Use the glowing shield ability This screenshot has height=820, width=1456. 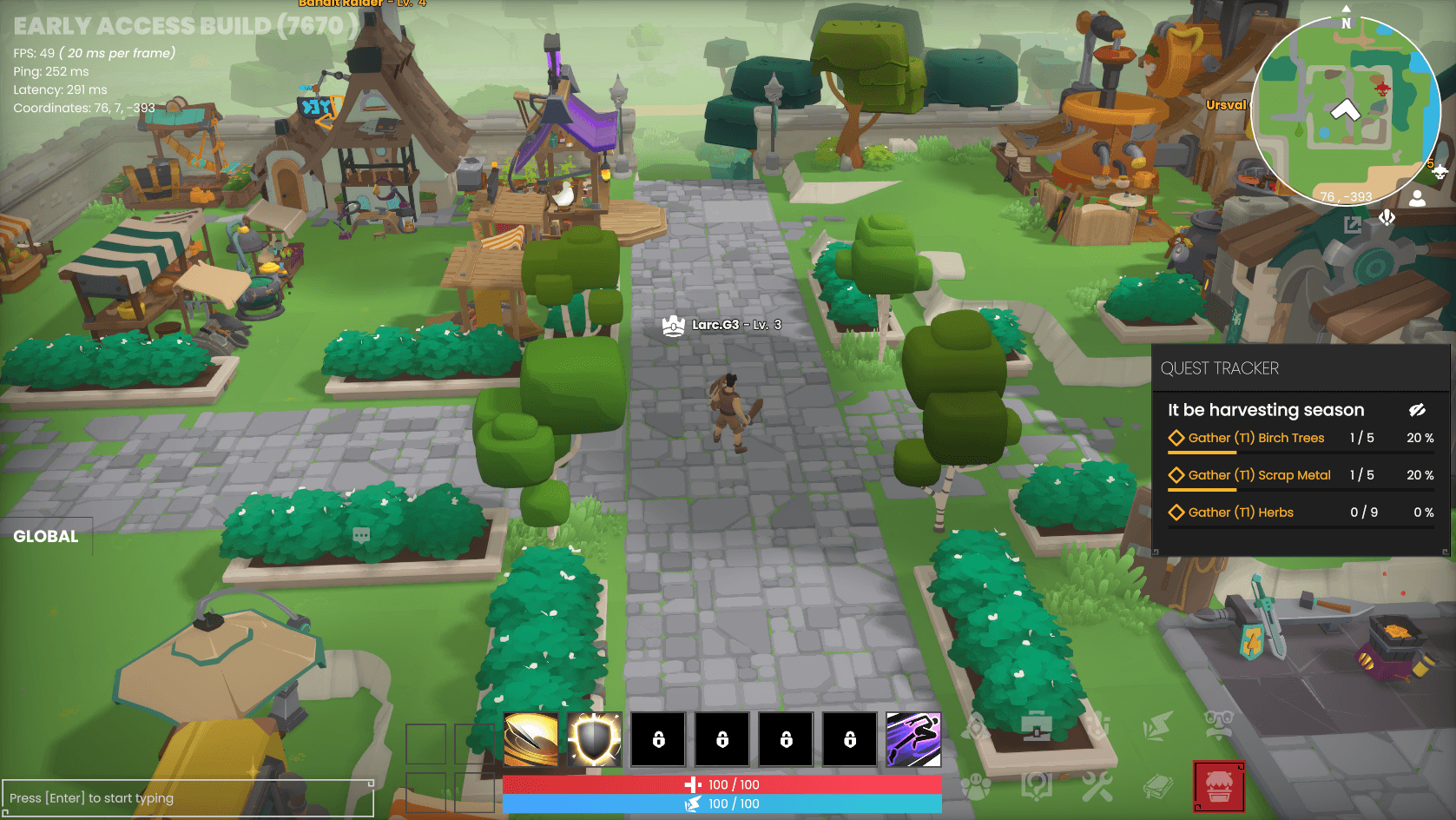pyautogui.click(x=595, y=739)
